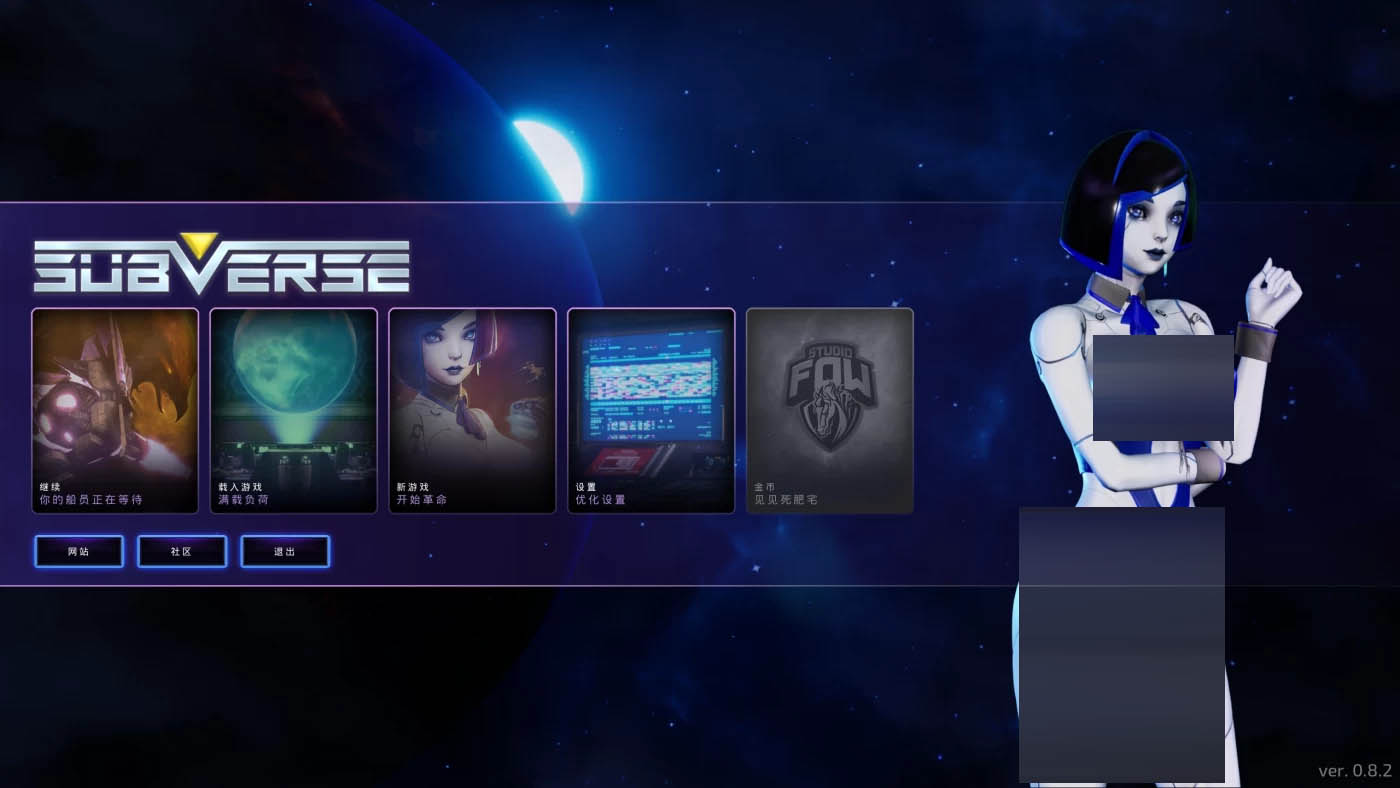Click 退出 to exit the game
This screenshot has height=788, width=1400.
tap(285, 551)
